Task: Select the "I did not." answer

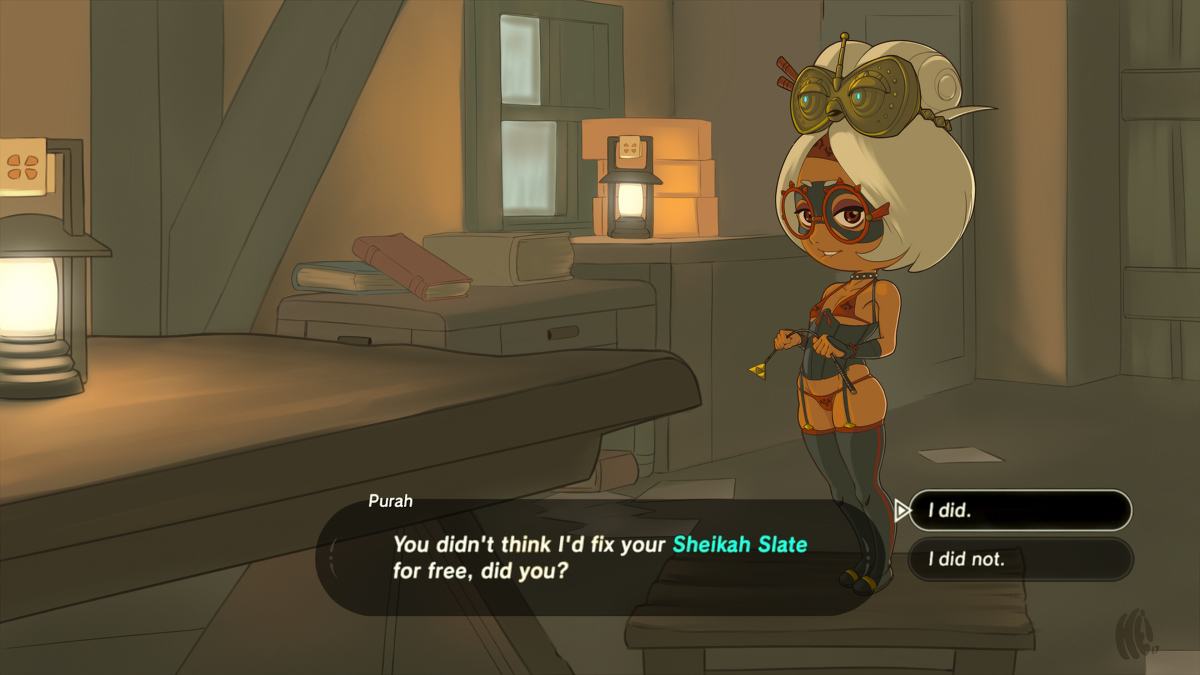Action: (x=1019, y=559)
